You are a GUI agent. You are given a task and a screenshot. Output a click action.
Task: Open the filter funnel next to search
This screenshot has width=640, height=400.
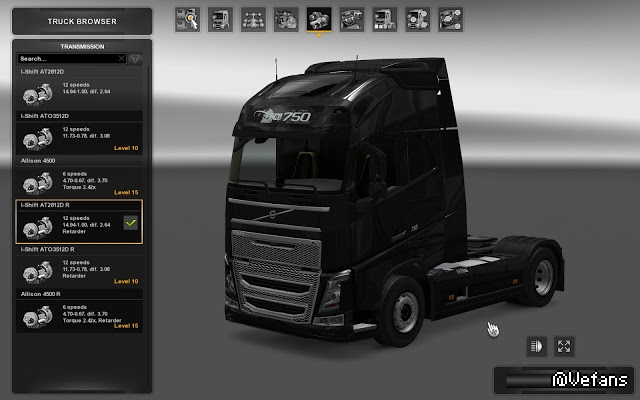[135, 59]
